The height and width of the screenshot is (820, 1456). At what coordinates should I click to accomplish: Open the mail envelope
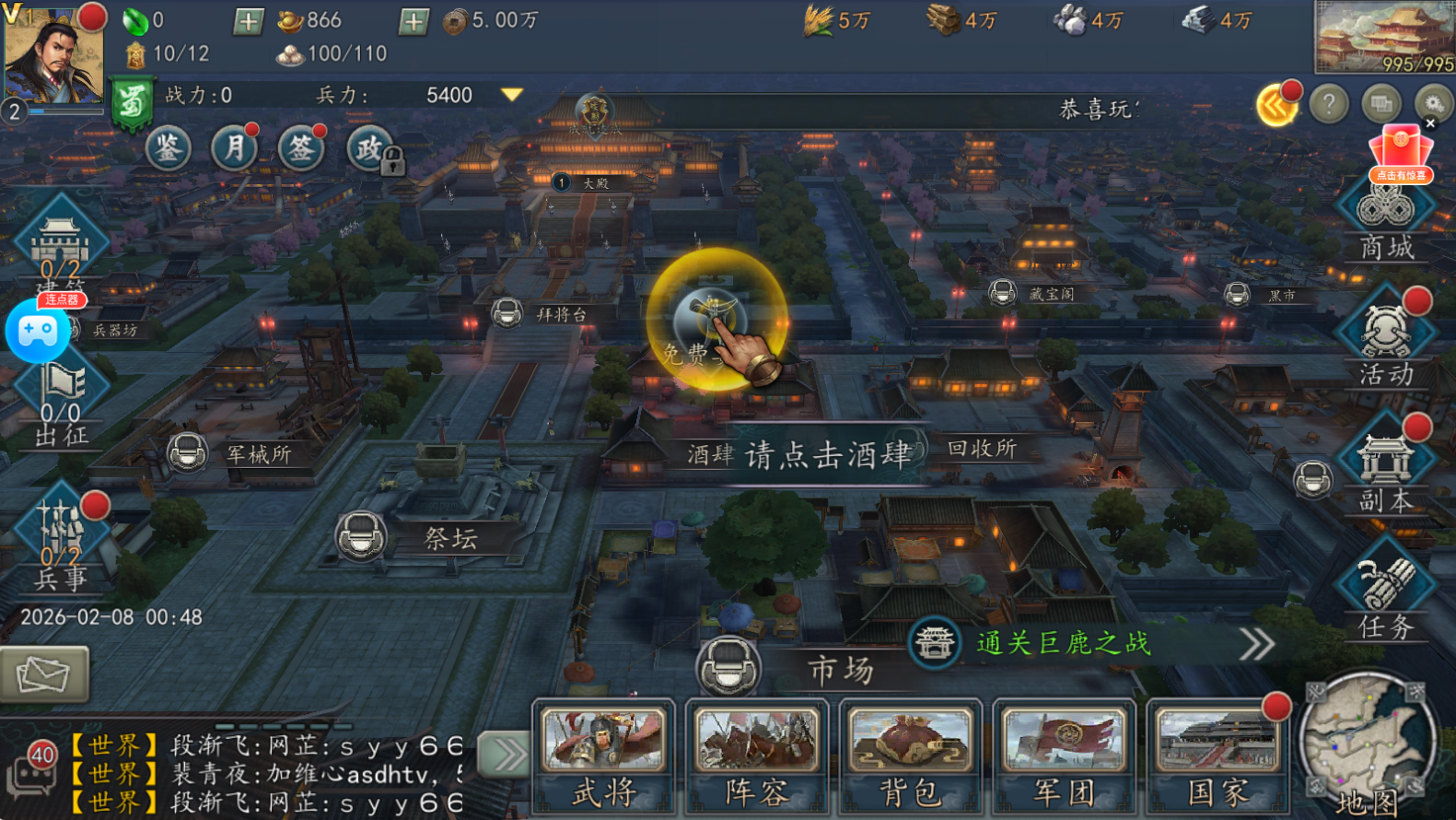point(43,674)
